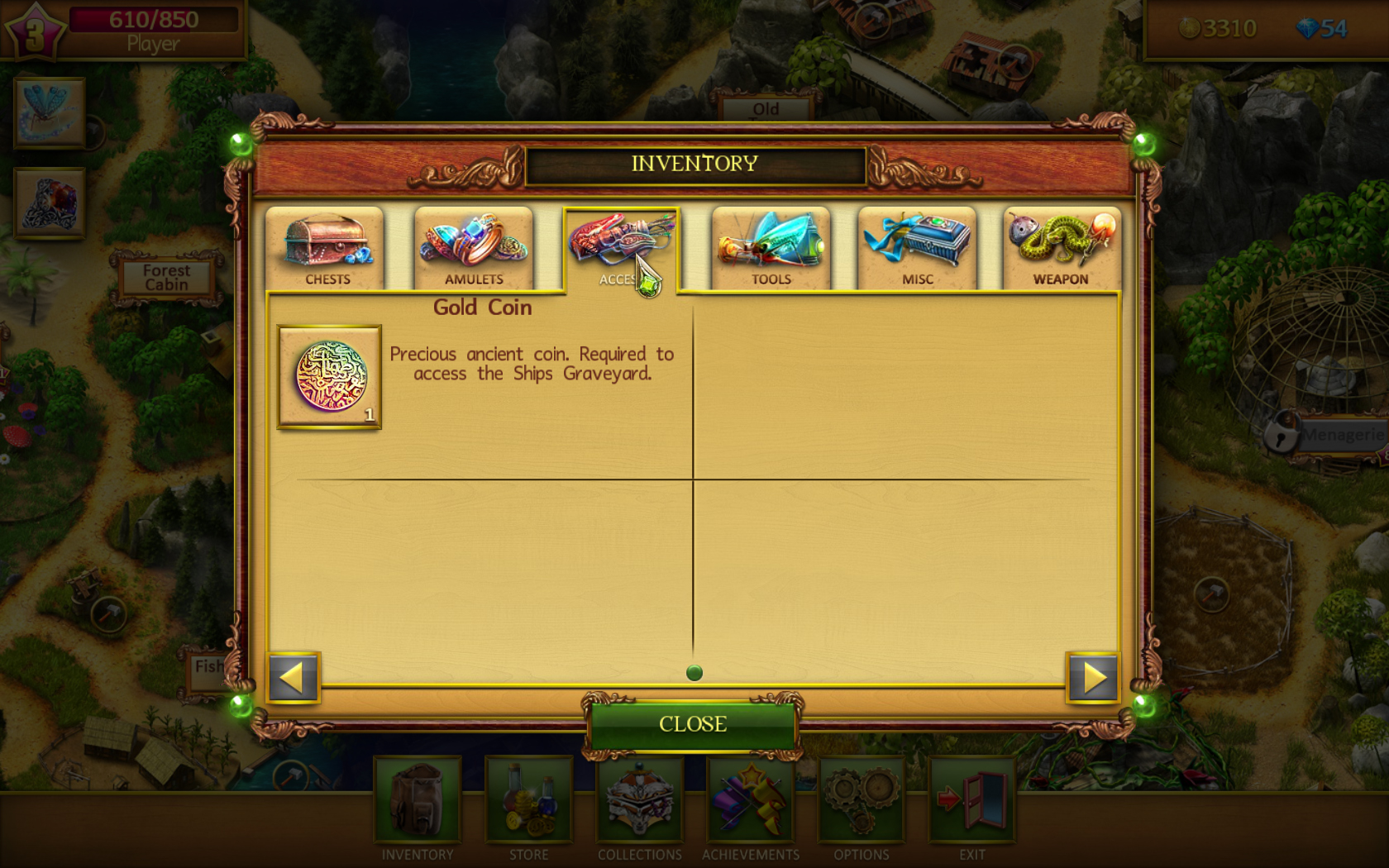
Task: Switch to the Weapon tab
Action: point(1062,246)
